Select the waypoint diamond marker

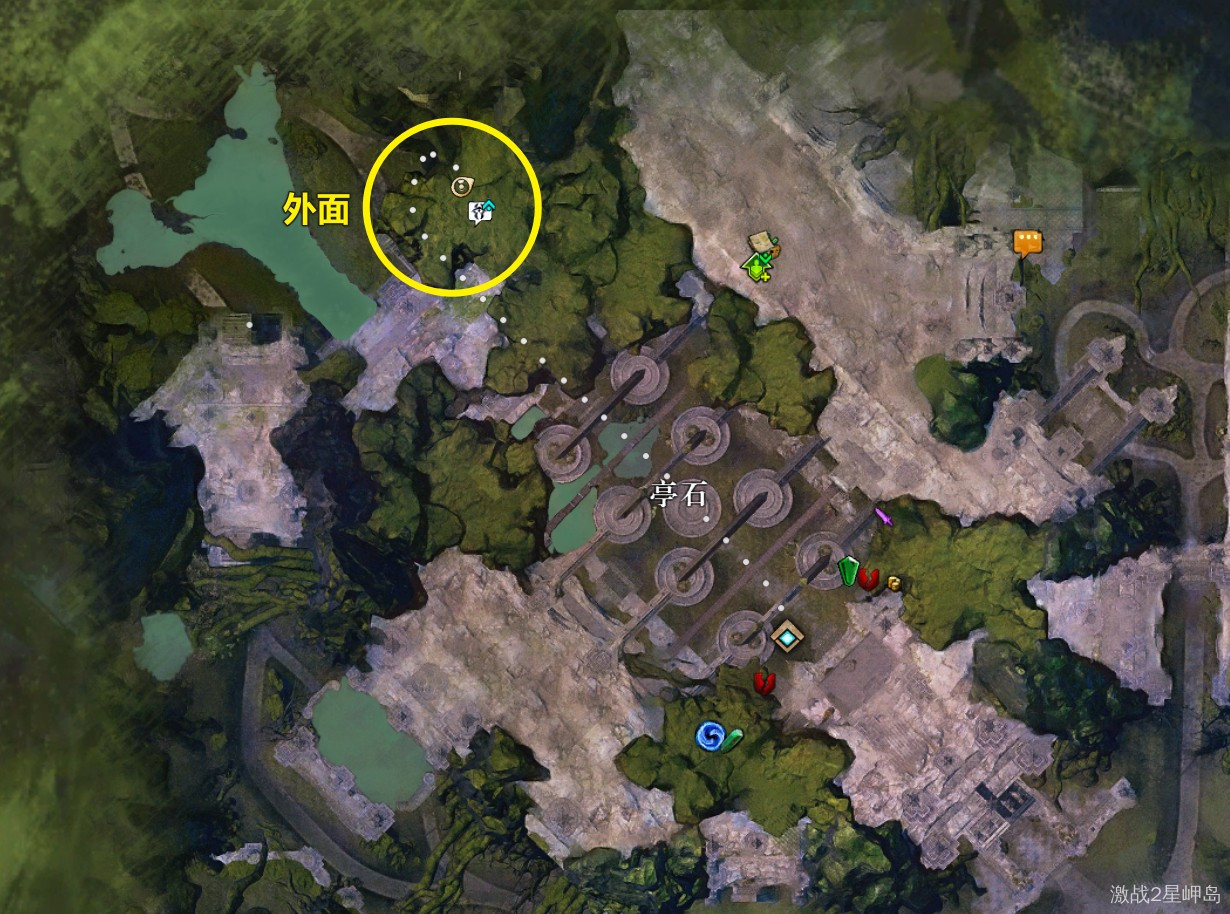[x=788, y=635]
